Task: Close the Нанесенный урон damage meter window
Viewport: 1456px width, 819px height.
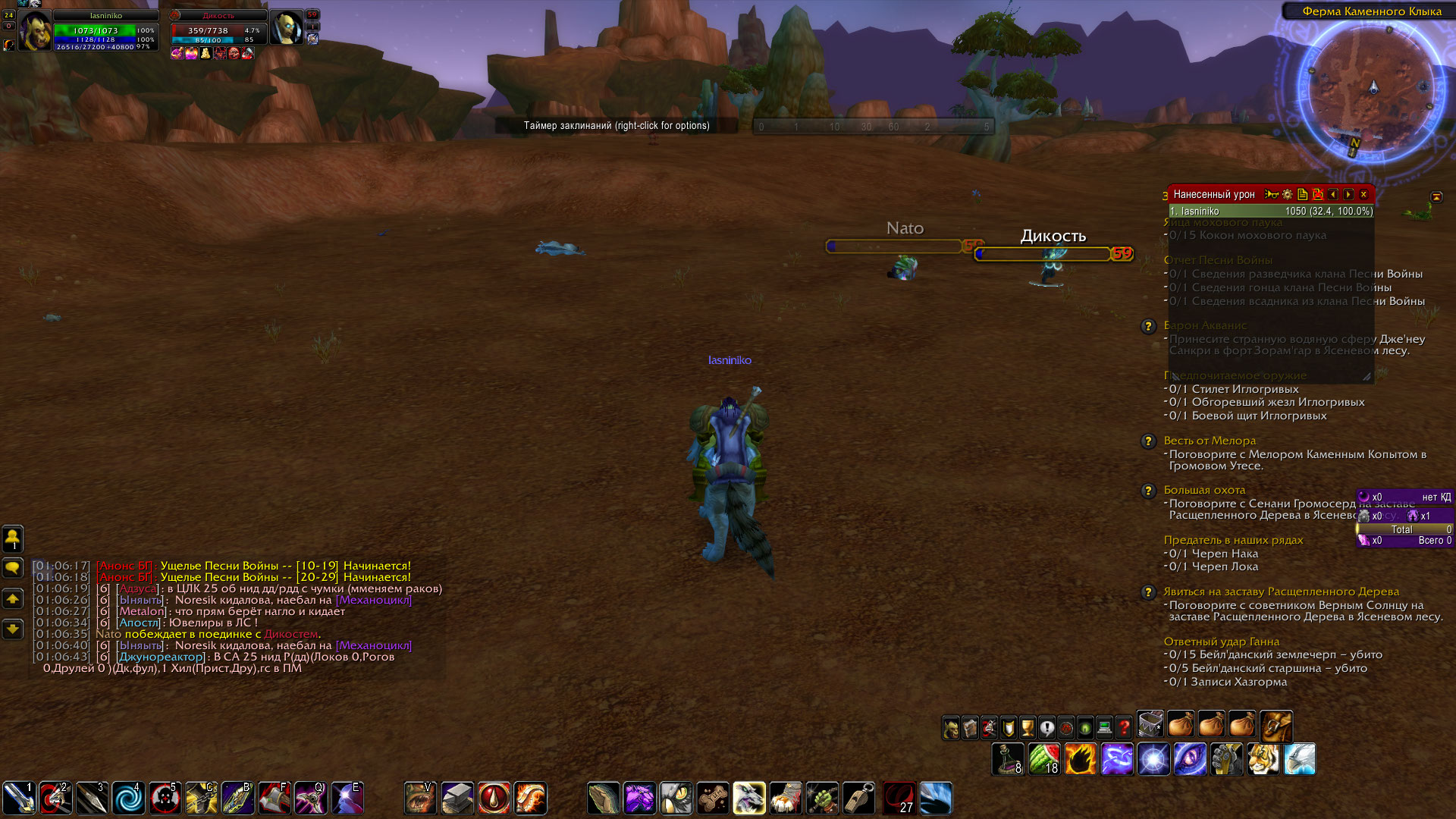Action: 1363,195
